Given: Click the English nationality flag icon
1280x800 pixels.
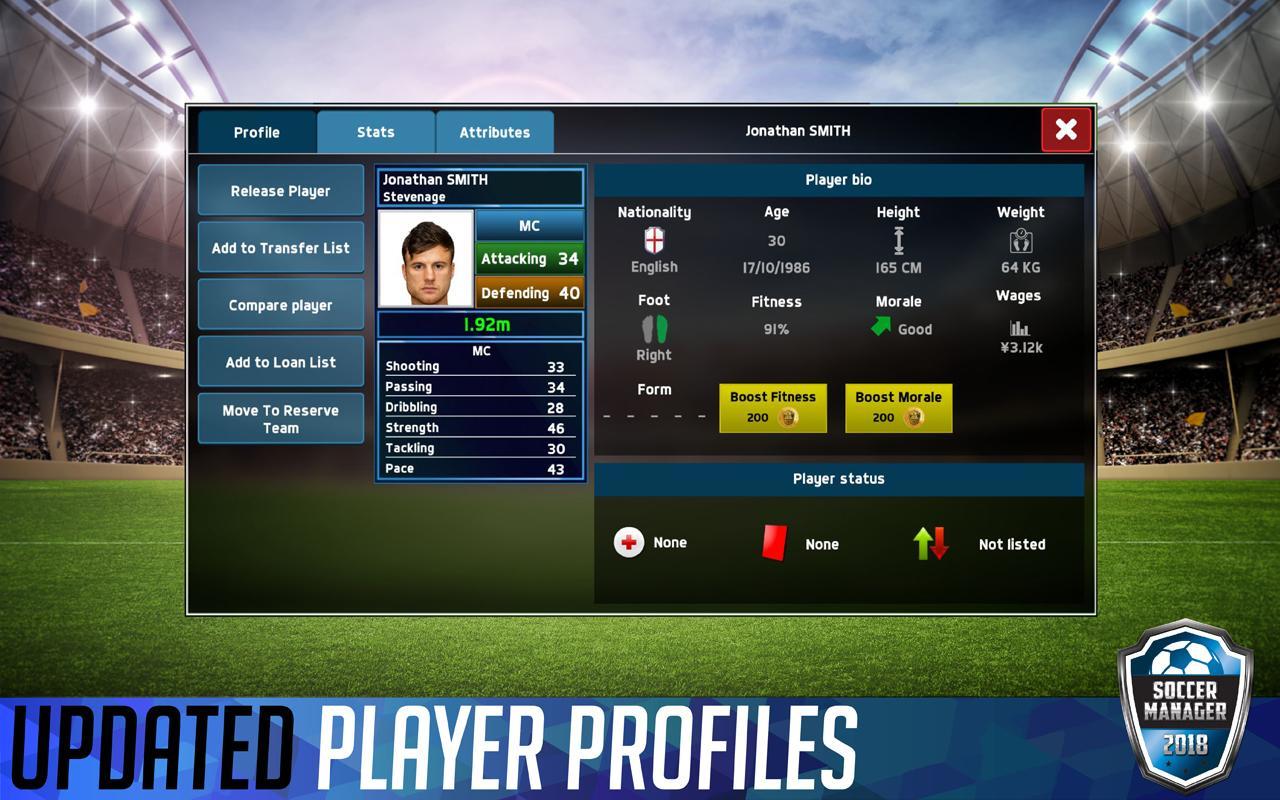Looking at the screenshot, I should pos(652,241).
